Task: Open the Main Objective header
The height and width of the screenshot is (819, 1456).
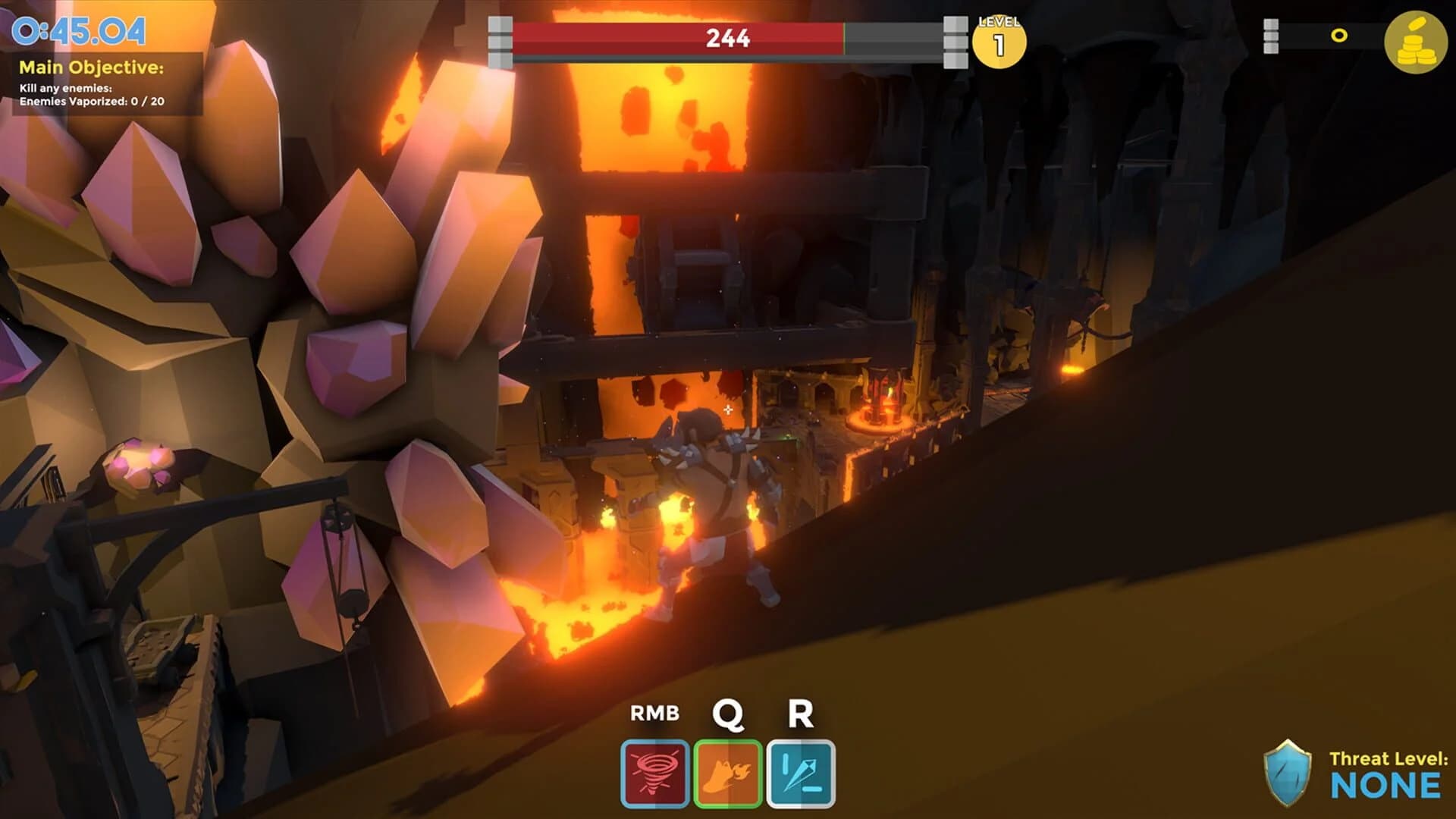Action: [91, 67]
